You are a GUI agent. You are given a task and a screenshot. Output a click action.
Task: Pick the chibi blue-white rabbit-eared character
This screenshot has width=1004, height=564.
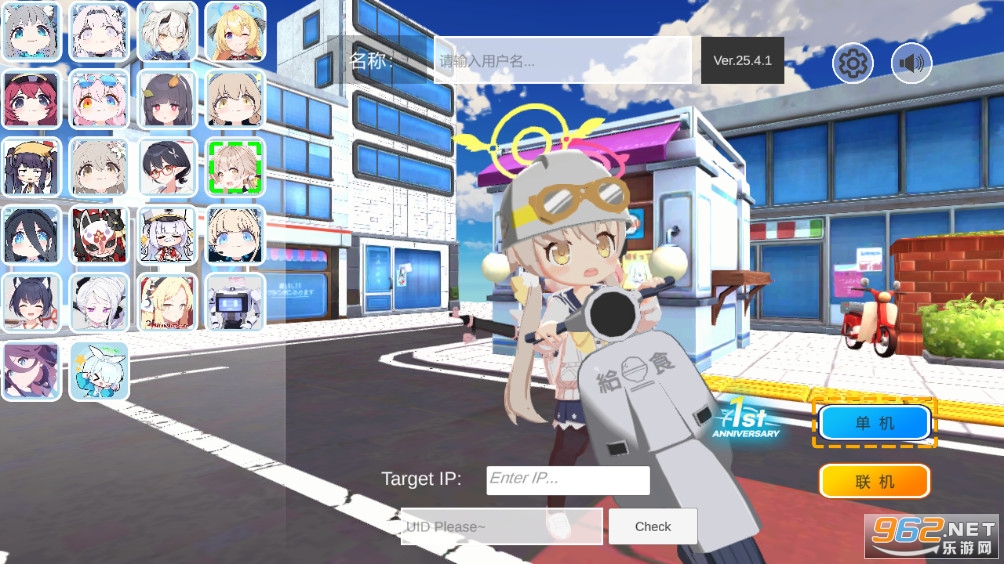click(99, 371)
